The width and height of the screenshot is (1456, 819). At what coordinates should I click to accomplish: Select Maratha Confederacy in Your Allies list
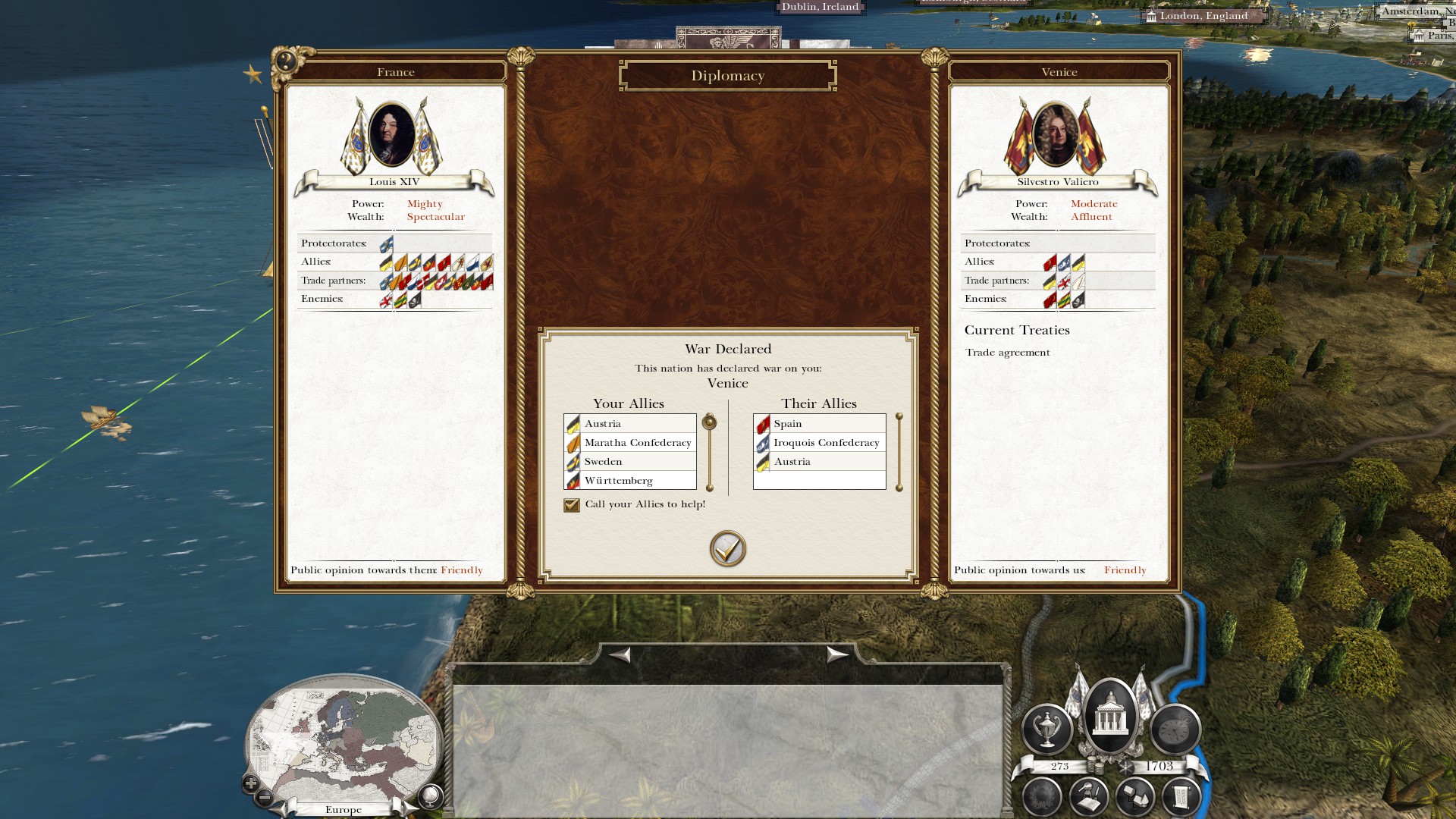[x=629, y=443]
